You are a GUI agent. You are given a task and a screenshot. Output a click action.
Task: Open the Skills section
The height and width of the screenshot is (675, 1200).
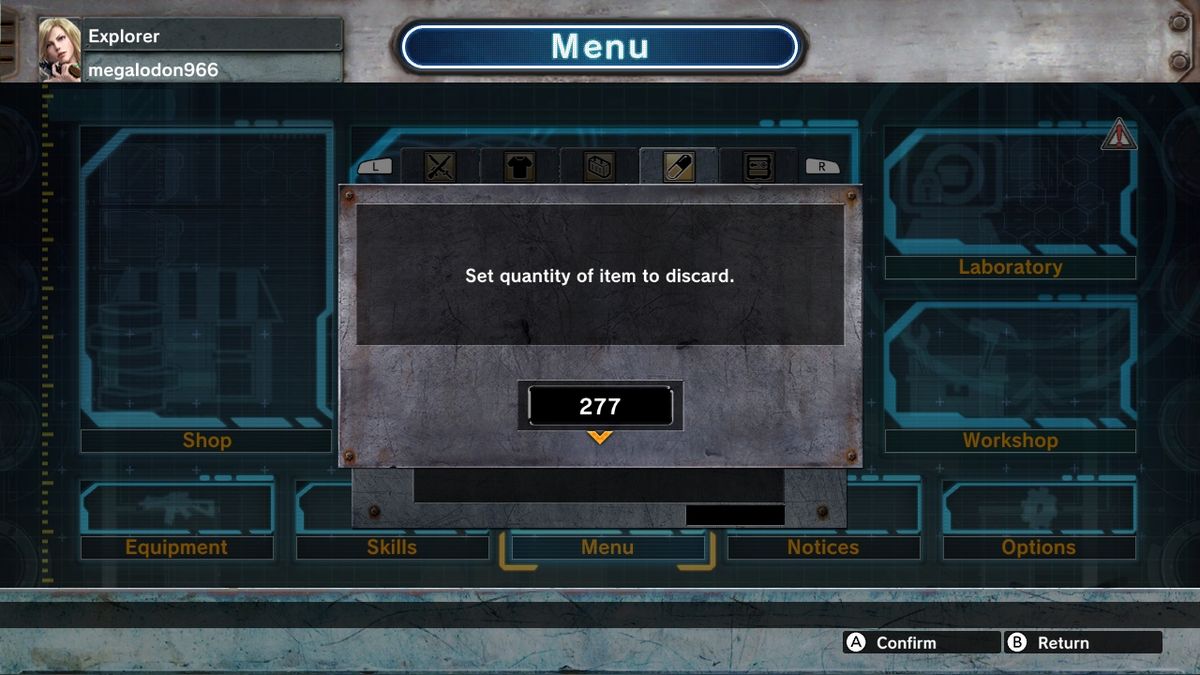(x=391, y=547)
